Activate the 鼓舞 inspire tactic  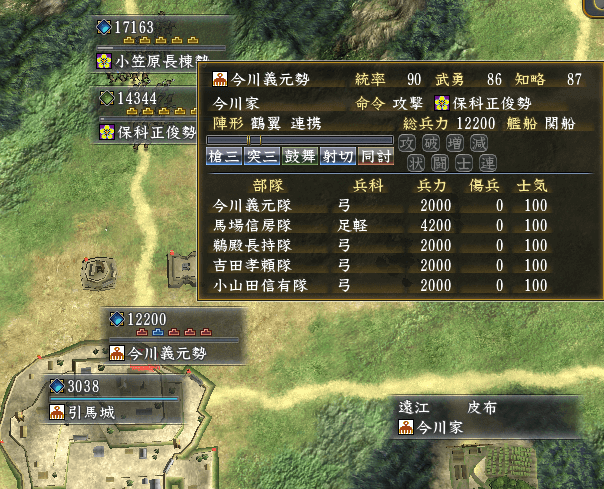click(x=300, y=156)
